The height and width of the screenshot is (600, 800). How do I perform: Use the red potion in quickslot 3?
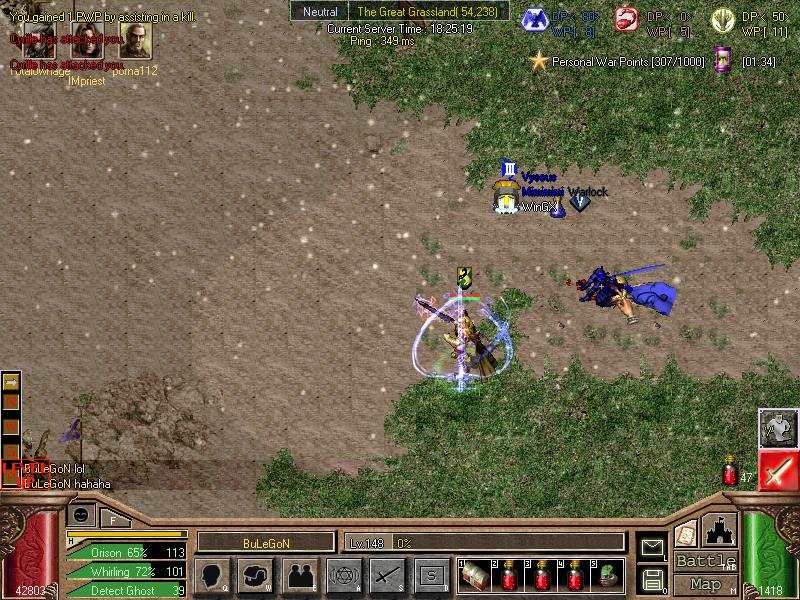coord(542,575)
